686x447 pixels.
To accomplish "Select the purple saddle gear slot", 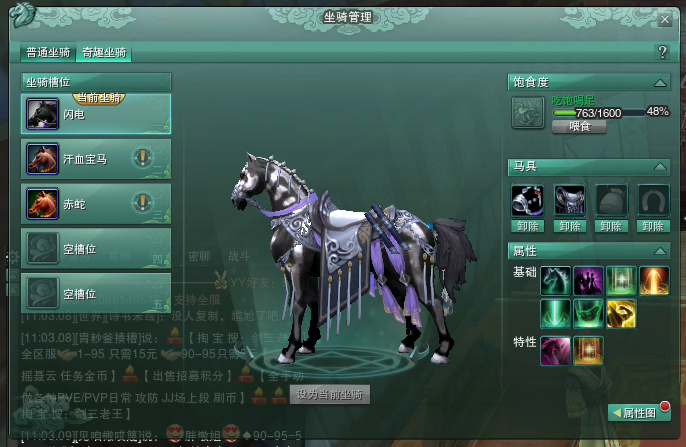I will 570,200.
